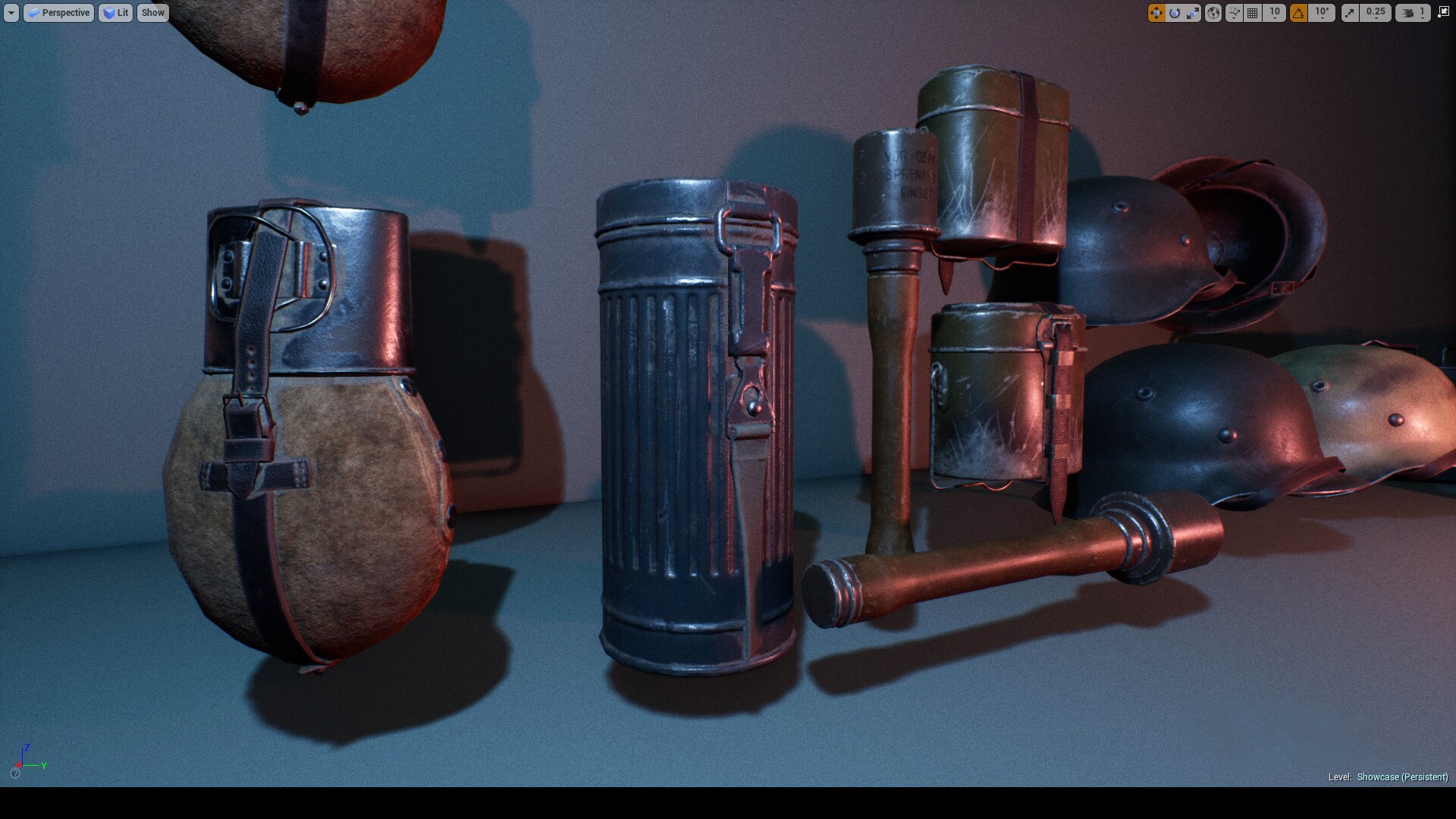Enable surface snapping

point(1234,13)
